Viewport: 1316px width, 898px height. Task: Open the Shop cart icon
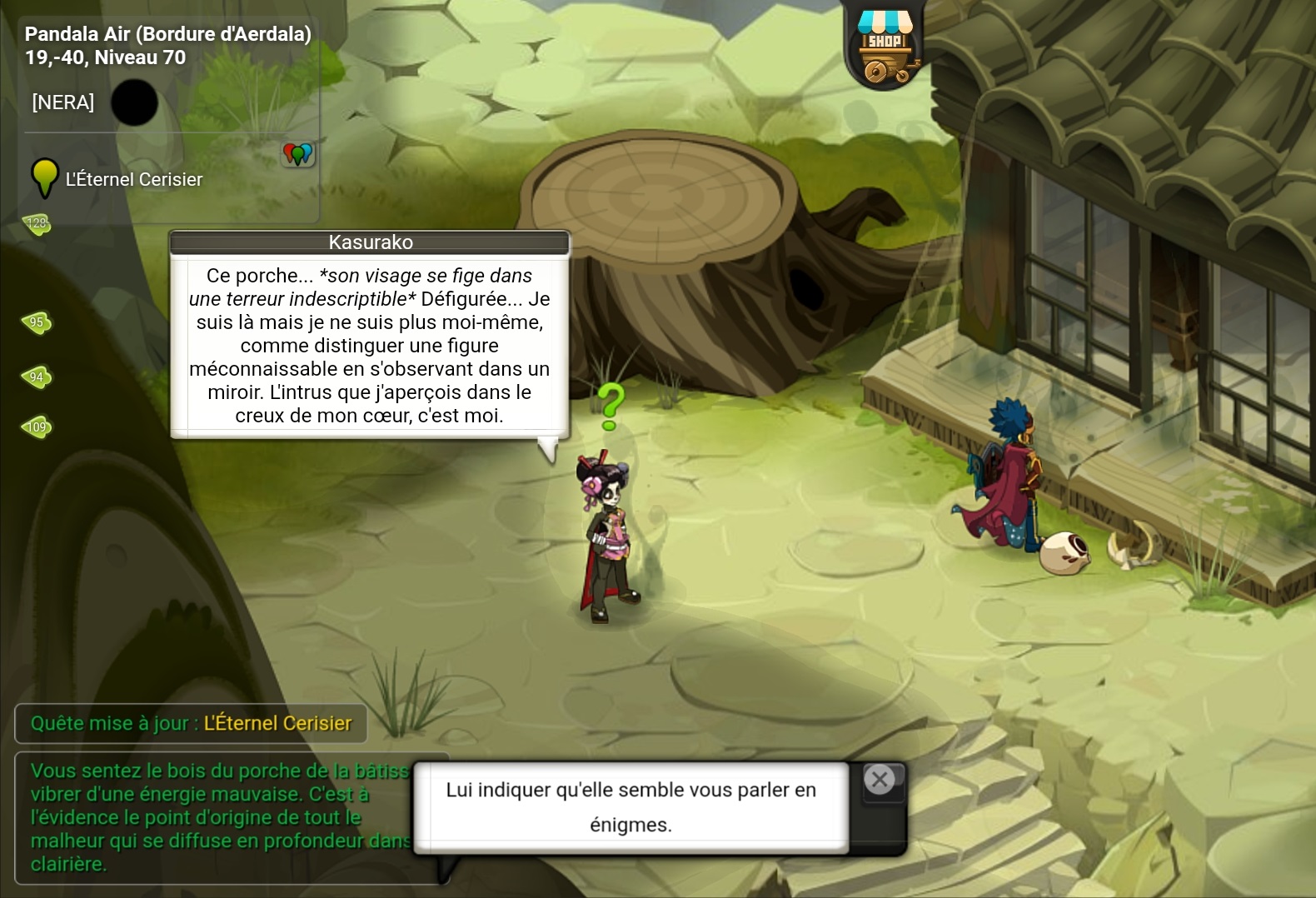(x=885, y=48)
